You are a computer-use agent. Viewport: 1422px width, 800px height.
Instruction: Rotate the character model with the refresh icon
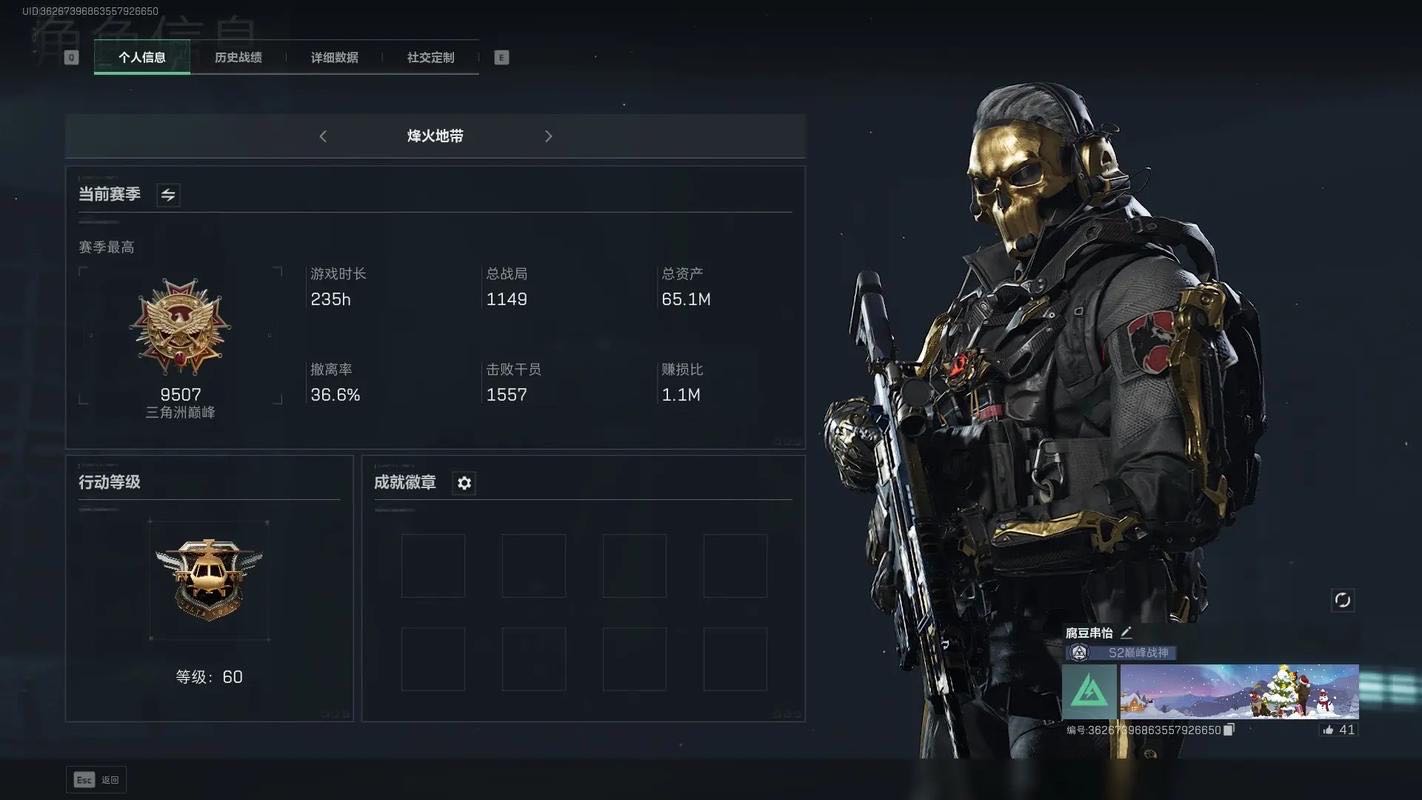pyautogui.click(x=1342, y=600)
